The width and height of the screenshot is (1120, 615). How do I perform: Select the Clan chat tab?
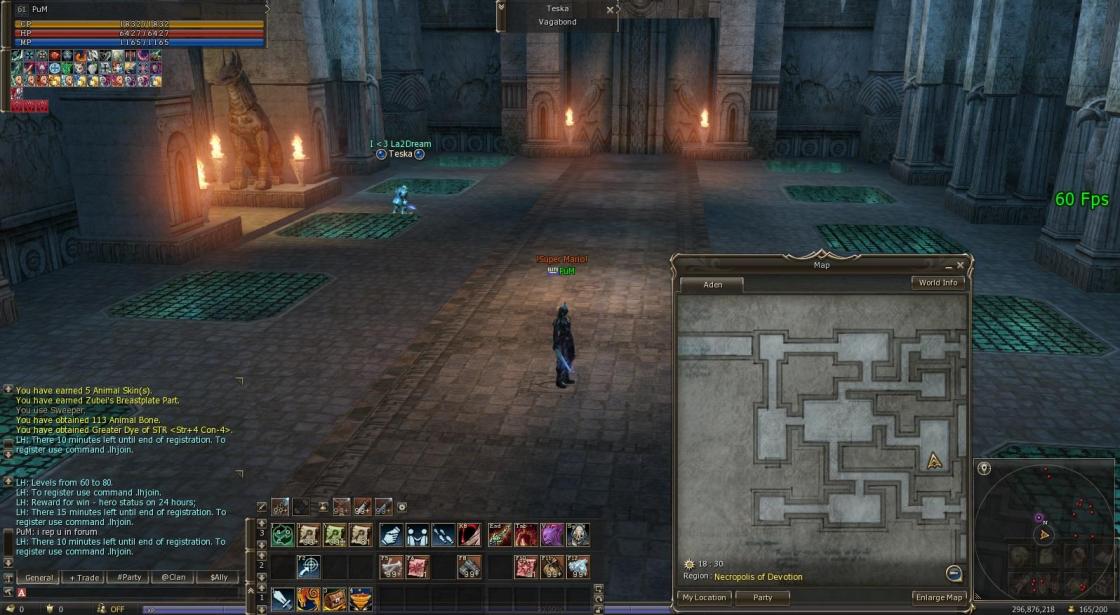point(173,578)
